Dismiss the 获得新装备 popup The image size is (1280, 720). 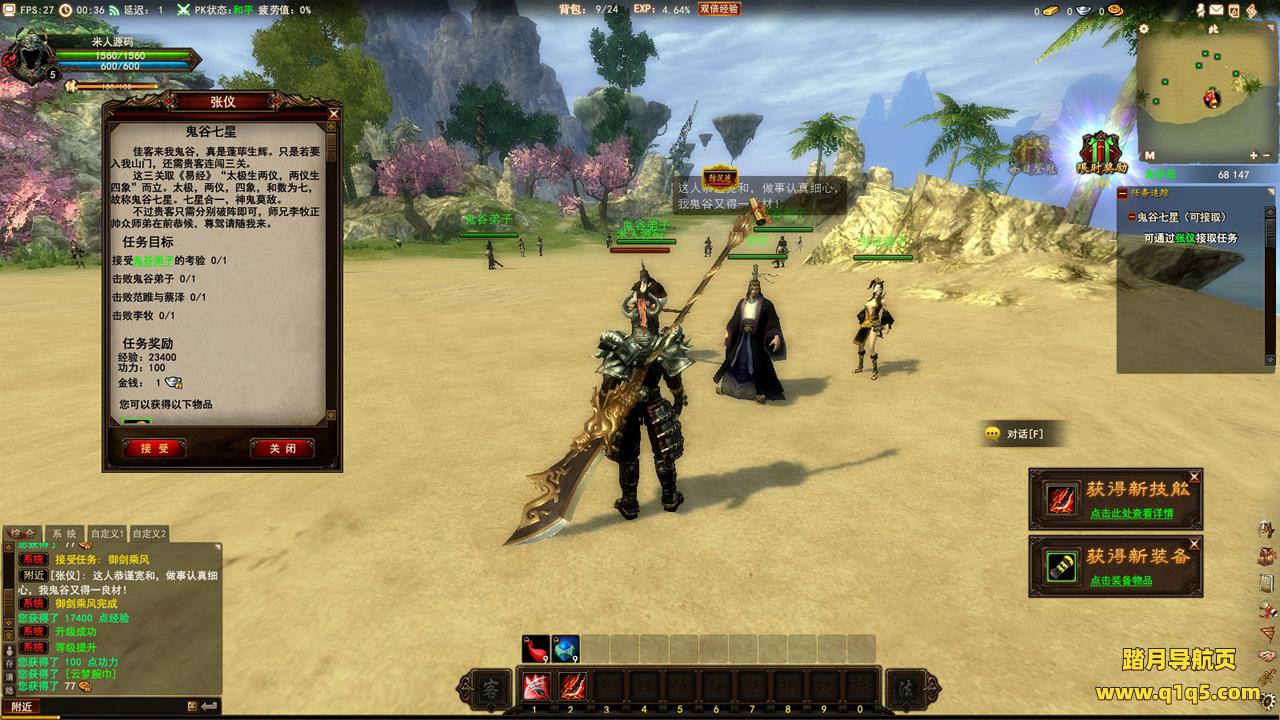1194,544
